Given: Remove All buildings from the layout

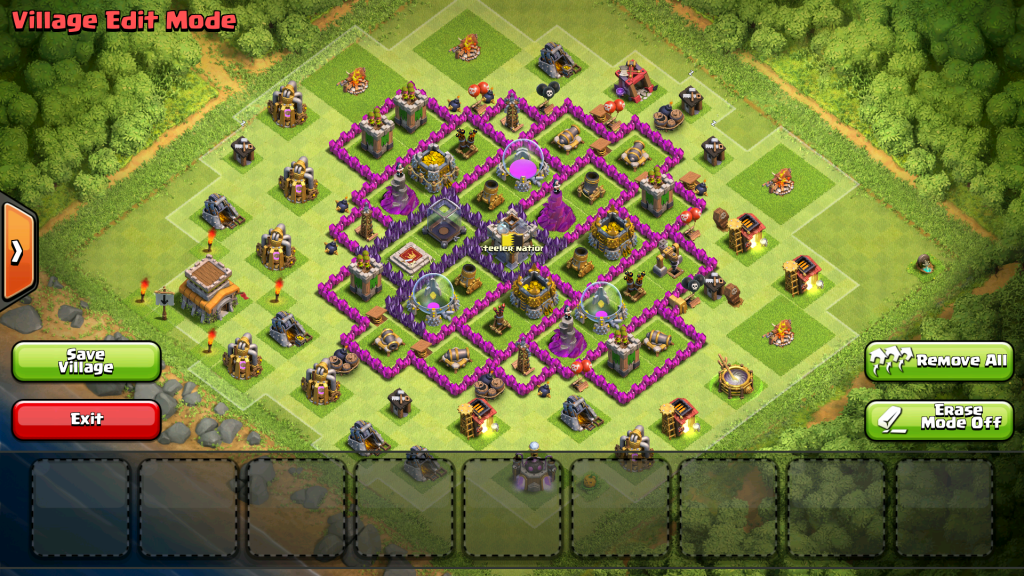Looking at the screenshot, I should tap(939, 360).
